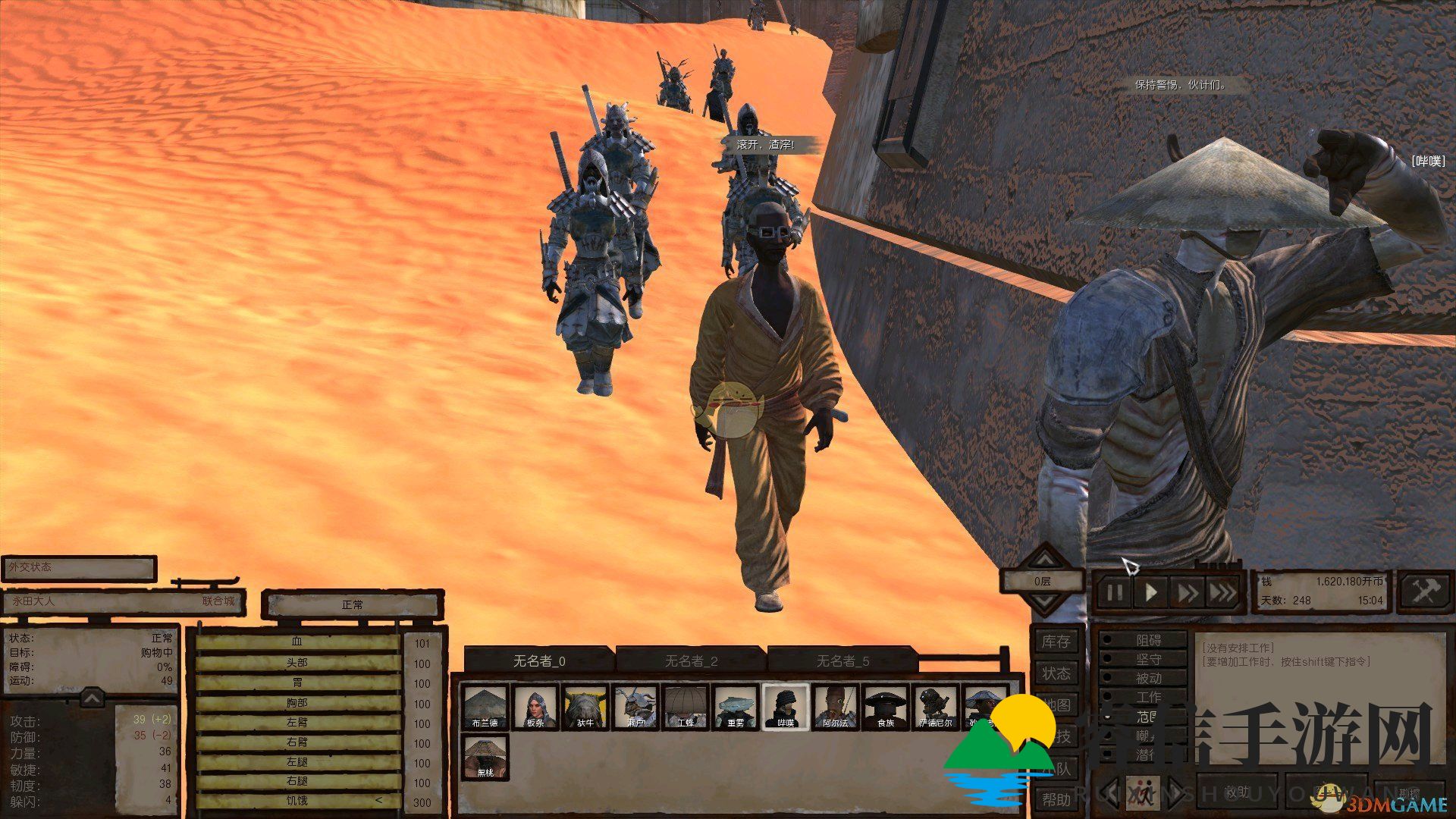This screenshot has height=819, width=1456.
Task: Open the 帮助 help menu
Action: click(x=1056, y=799)
